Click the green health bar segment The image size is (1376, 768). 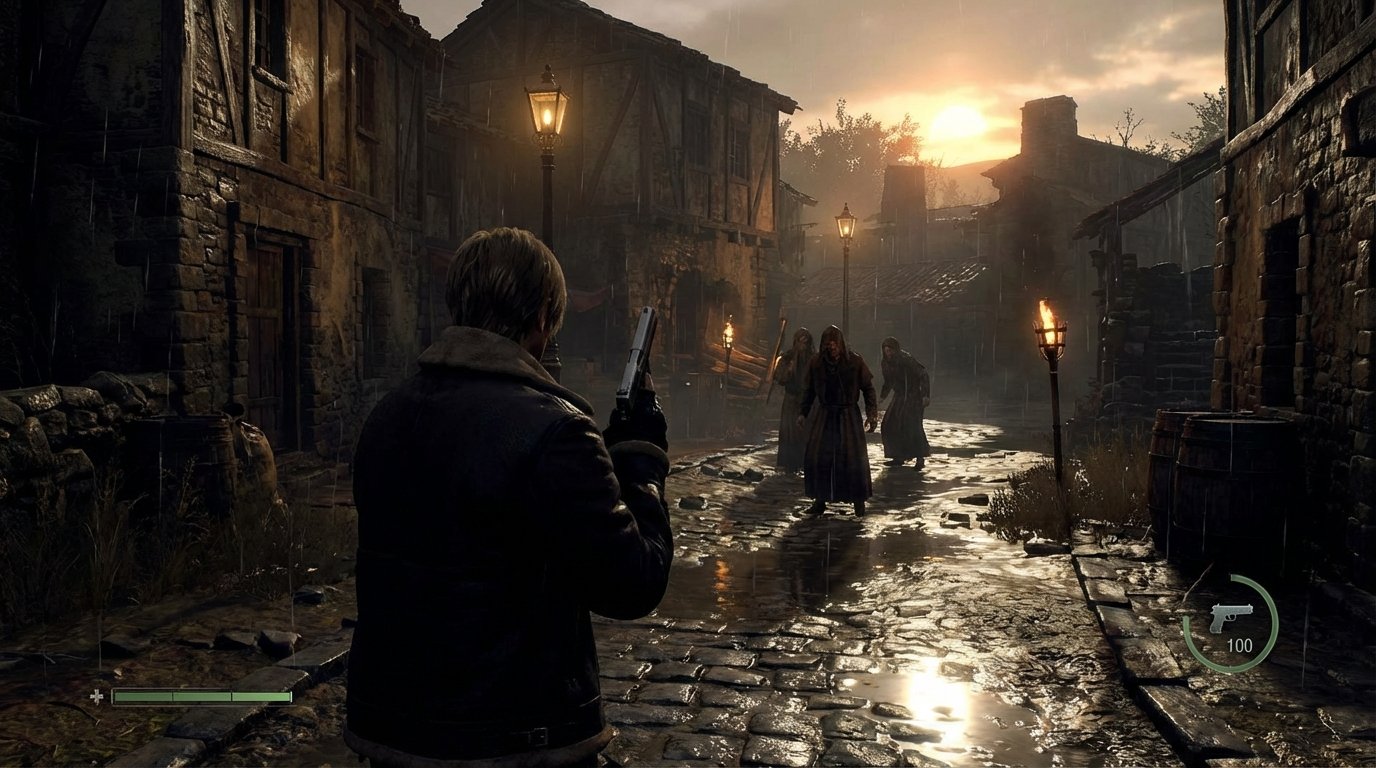coord(200,696)
